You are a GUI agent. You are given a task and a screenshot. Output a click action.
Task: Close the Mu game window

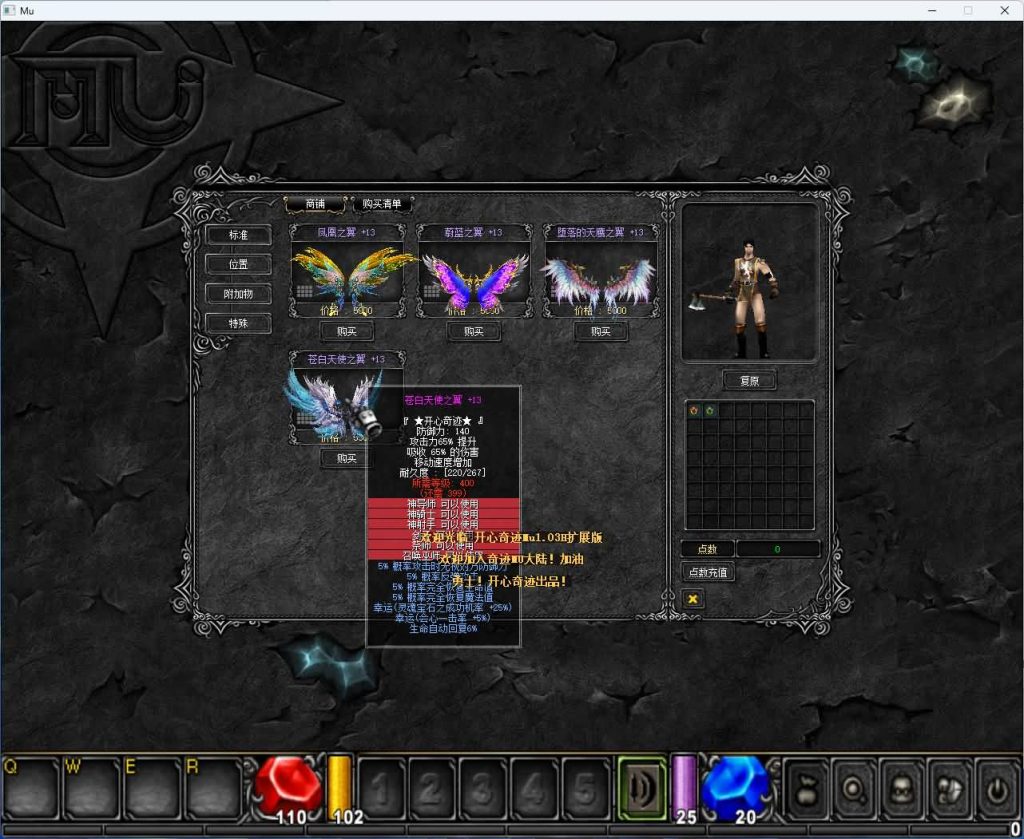[1004, 10]
